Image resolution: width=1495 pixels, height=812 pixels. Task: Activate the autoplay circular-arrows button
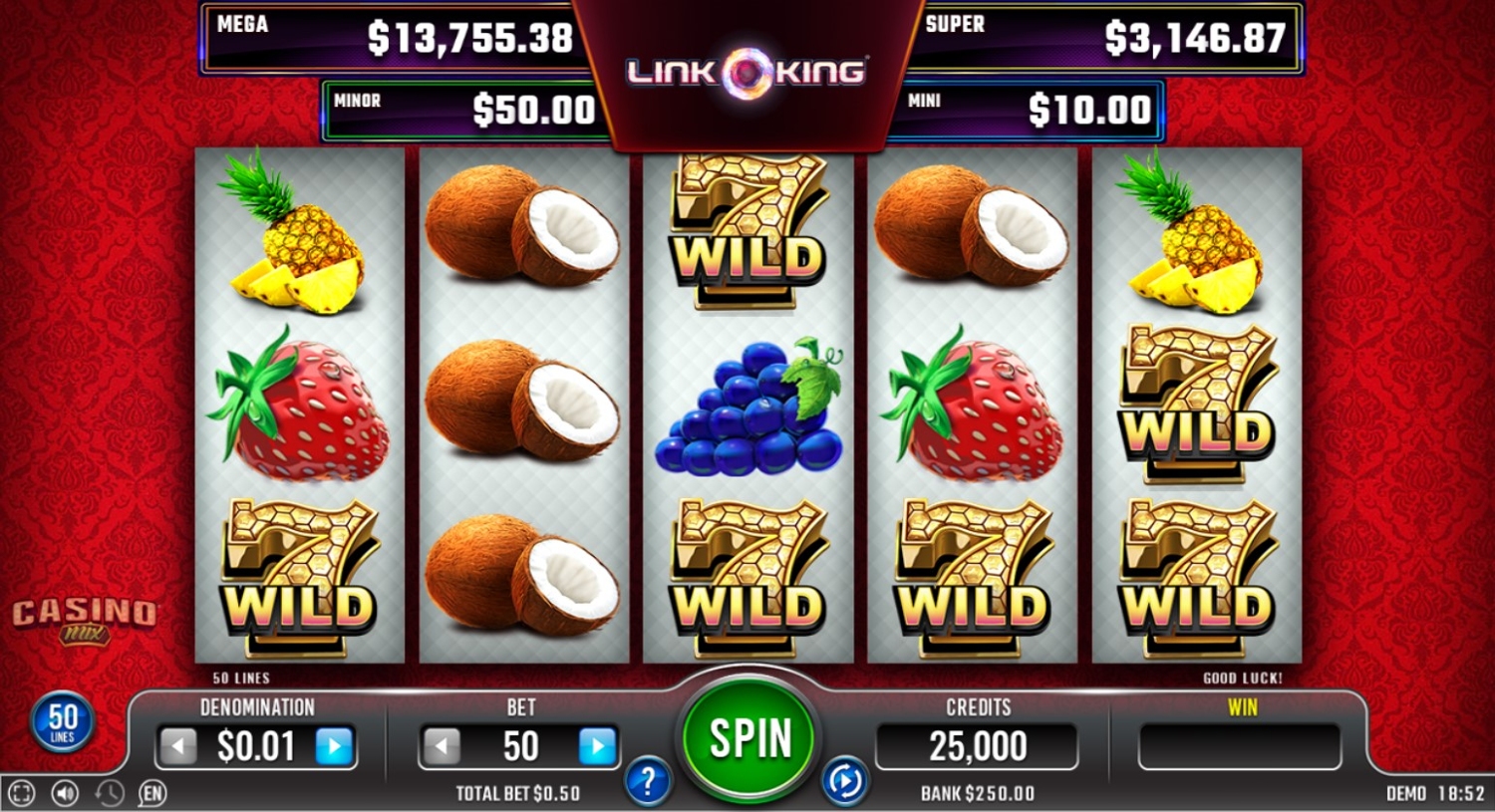pos(844,782)
